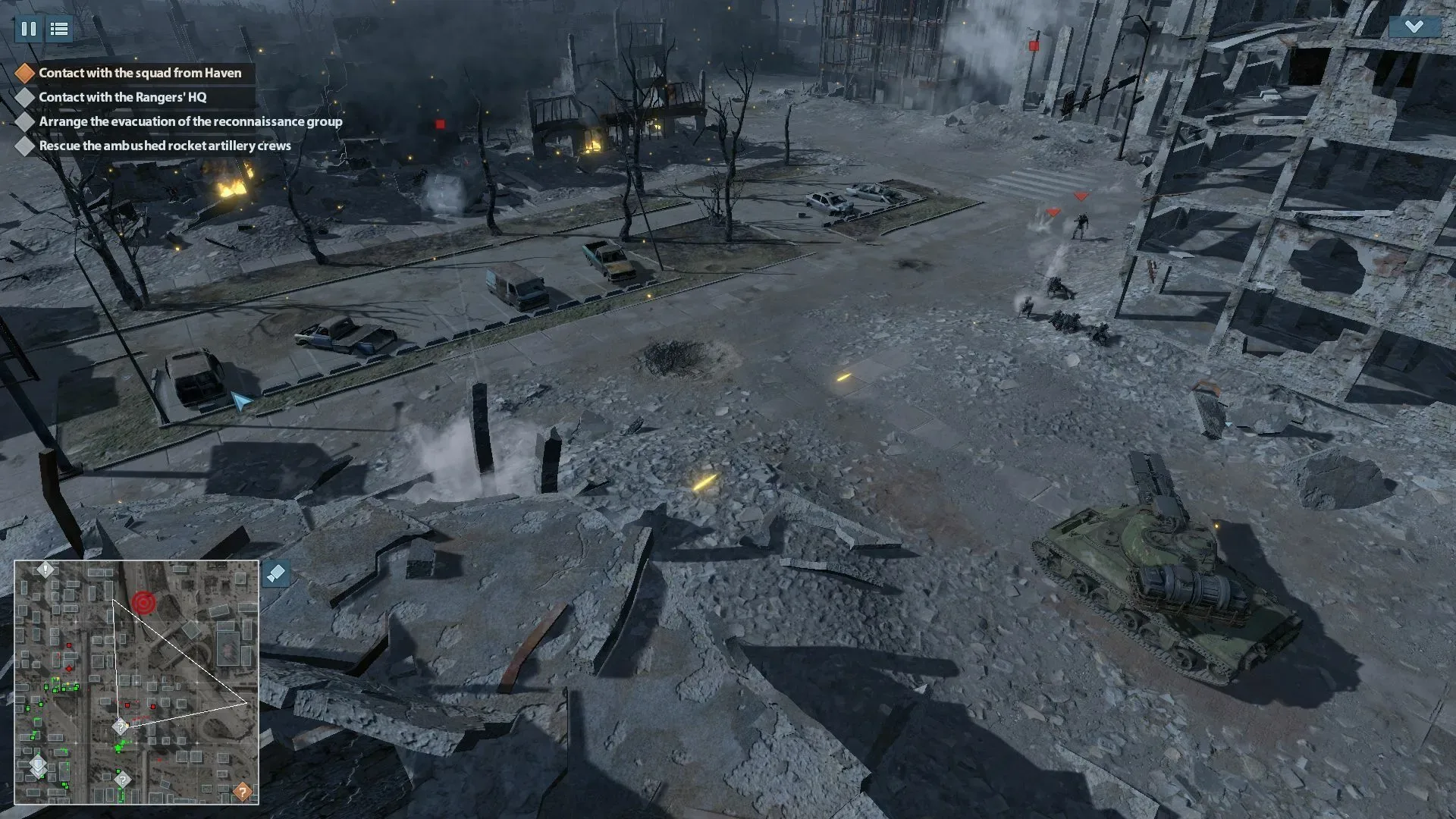Screen dimensions: 1456x819
Task: Select the objective 'Contact with the squad from Haven'
Action: click(x=140, y=73)
